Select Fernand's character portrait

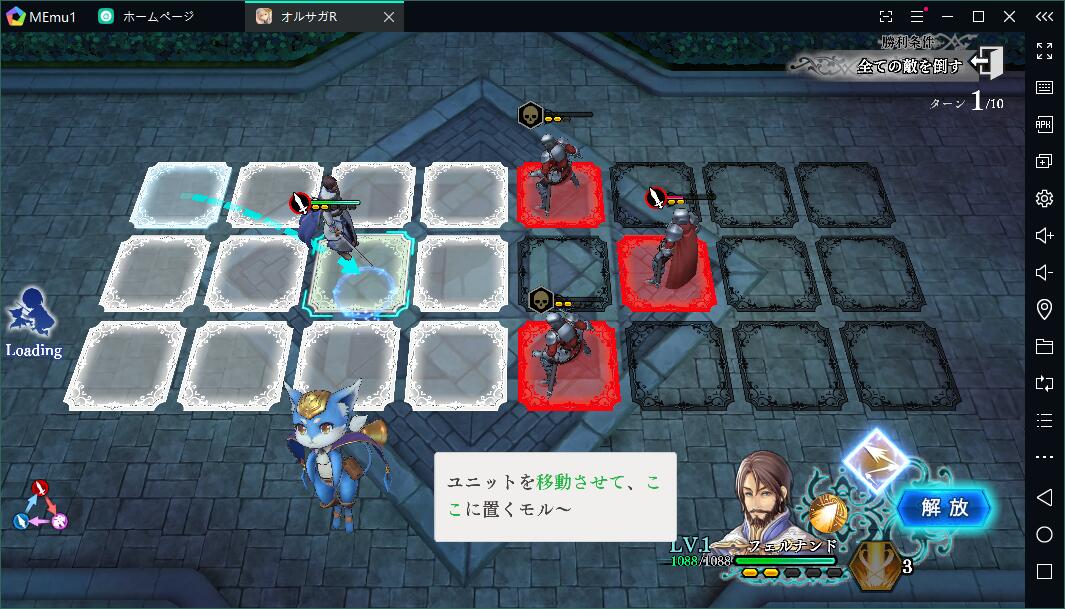[x=774, y=495]
